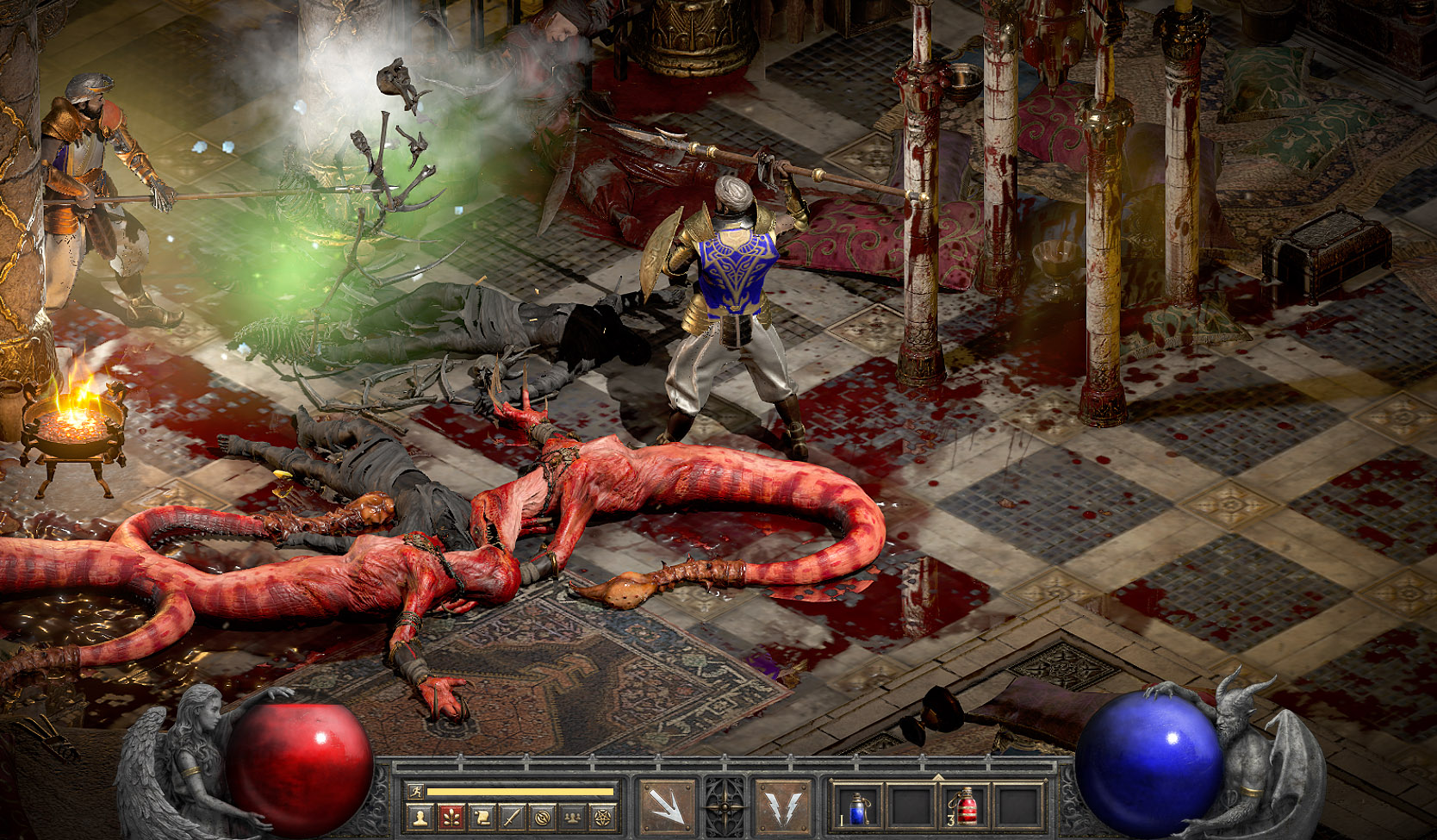Expand the belt with the small arrow
Viewport: 1437px width, 840px height.
coord(938,777)
